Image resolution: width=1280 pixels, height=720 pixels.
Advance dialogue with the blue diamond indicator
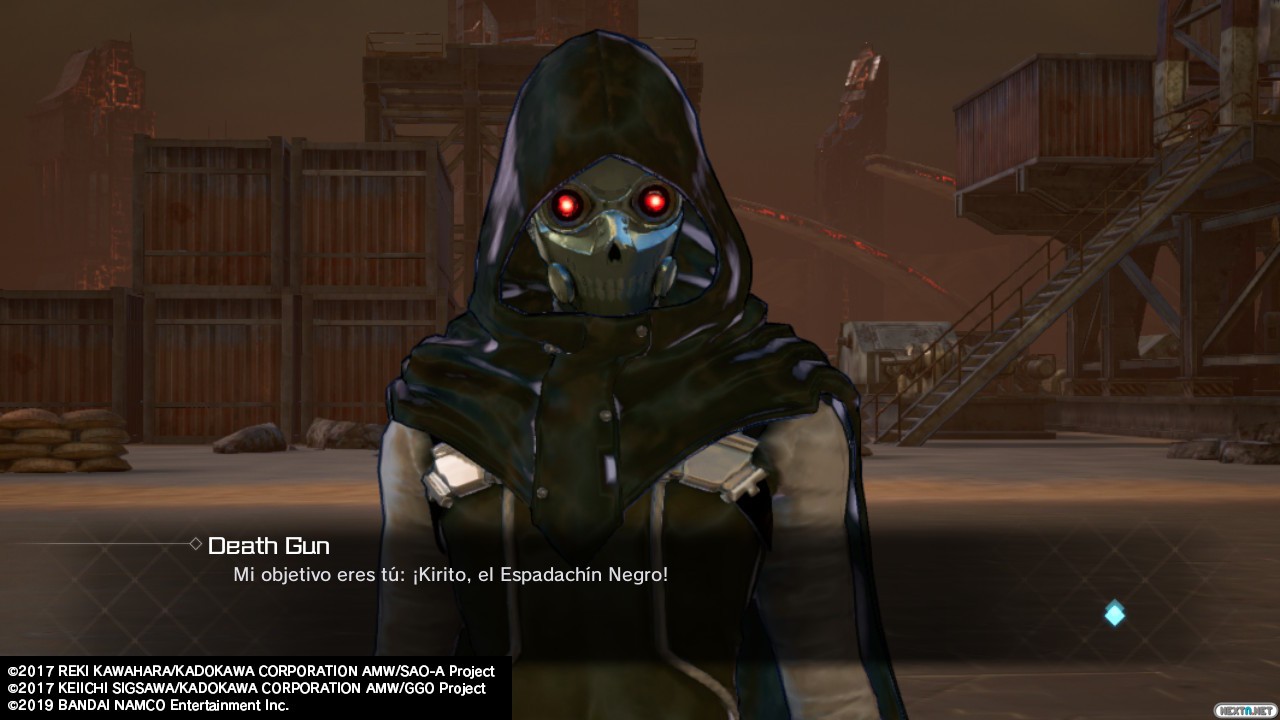1114,613
